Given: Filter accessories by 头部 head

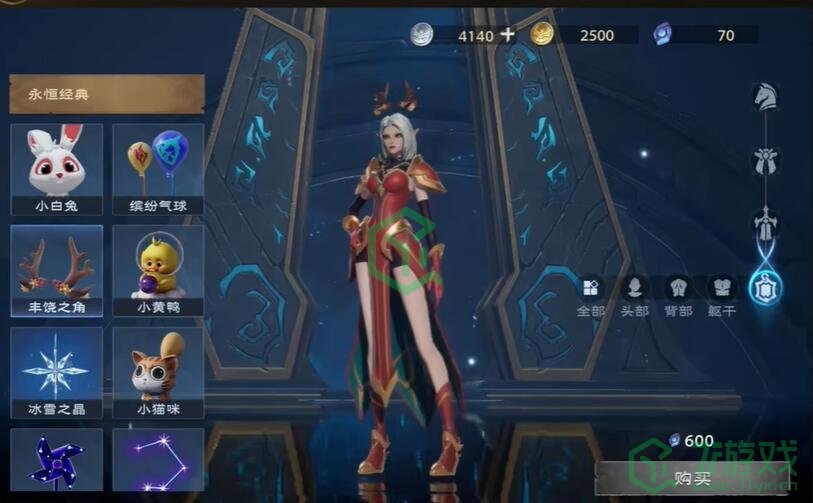Looking at the screenshot, I should 635,297.
